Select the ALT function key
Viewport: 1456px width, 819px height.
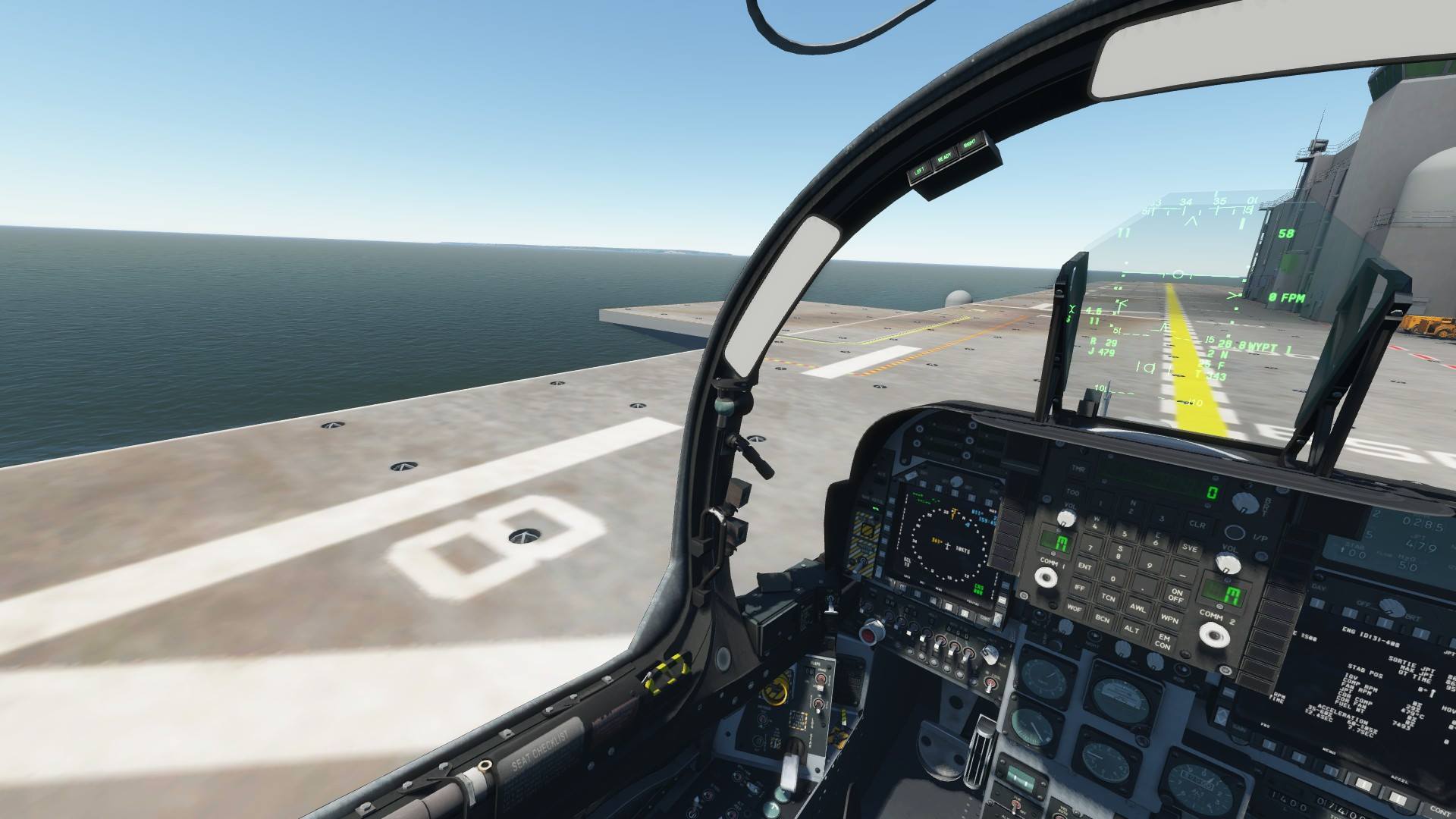(1131, 629)
